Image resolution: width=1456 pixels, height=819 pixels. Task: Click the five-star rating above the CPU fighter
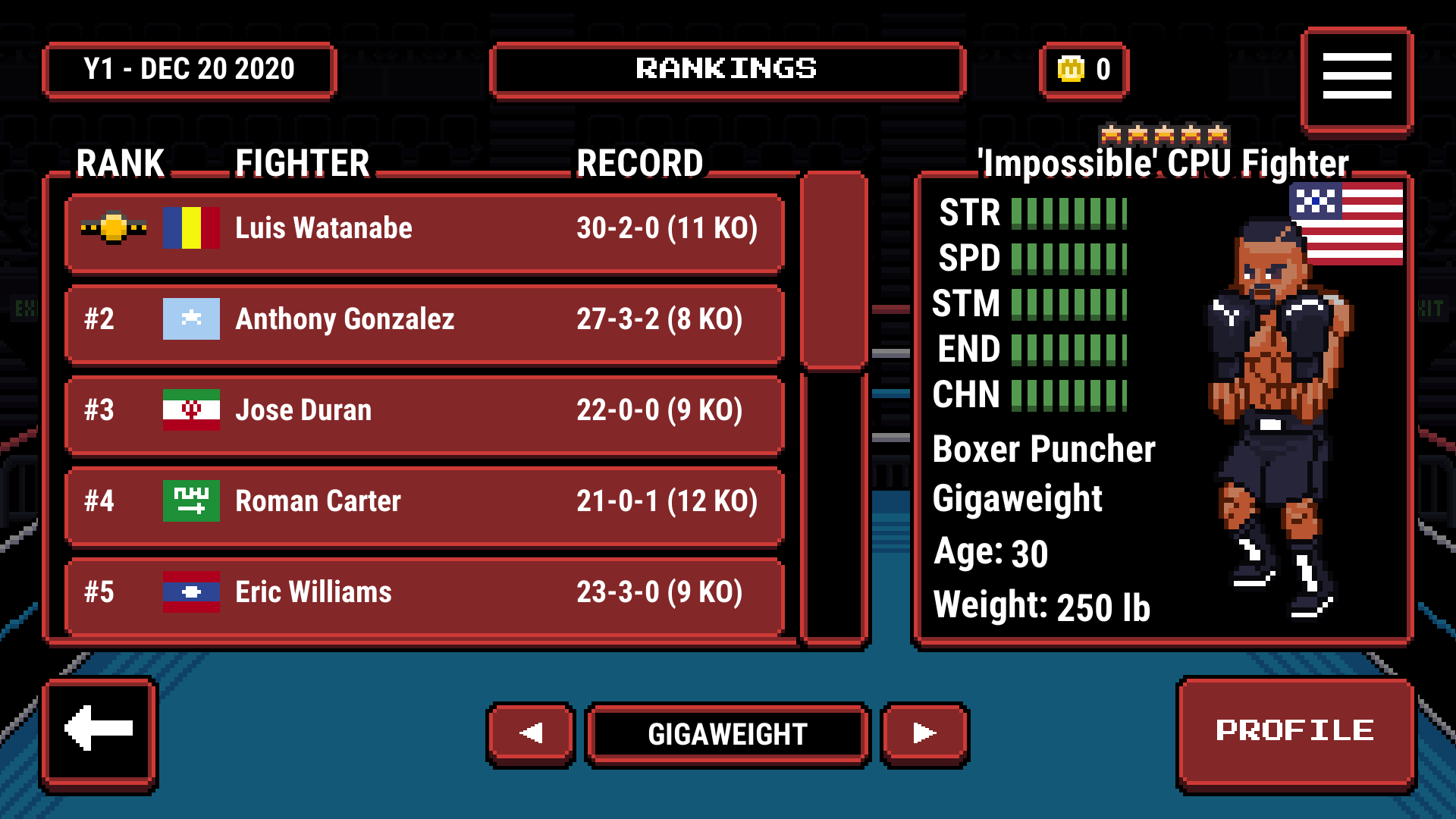(1166, 133)
